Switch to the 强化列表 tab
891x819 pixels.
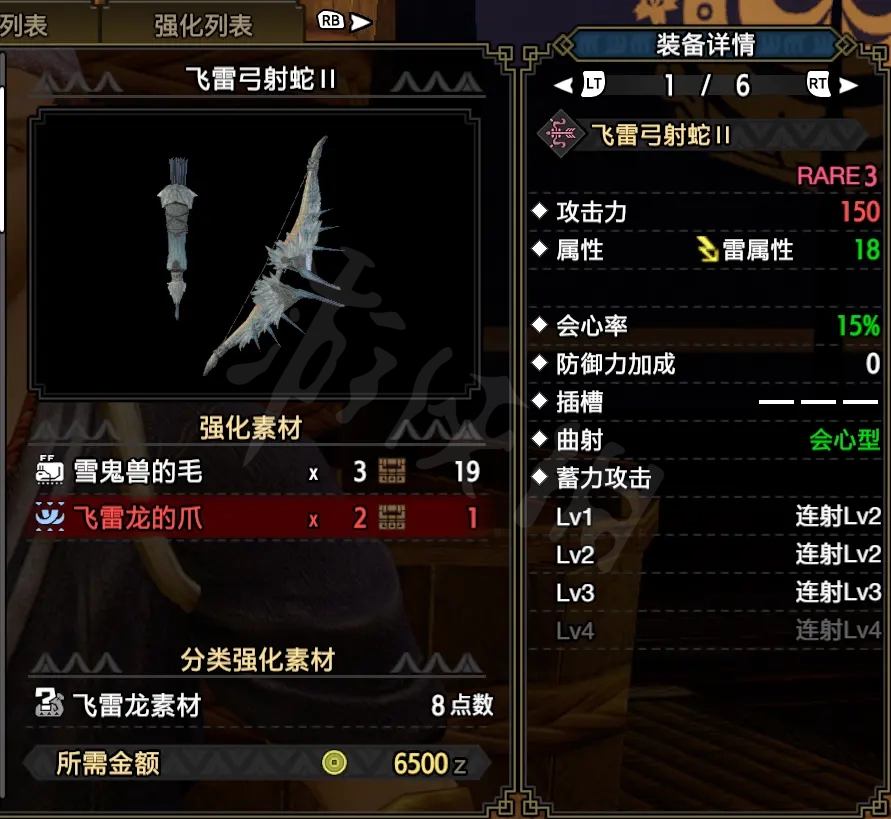pyautogui.click(x=203, y=25)
